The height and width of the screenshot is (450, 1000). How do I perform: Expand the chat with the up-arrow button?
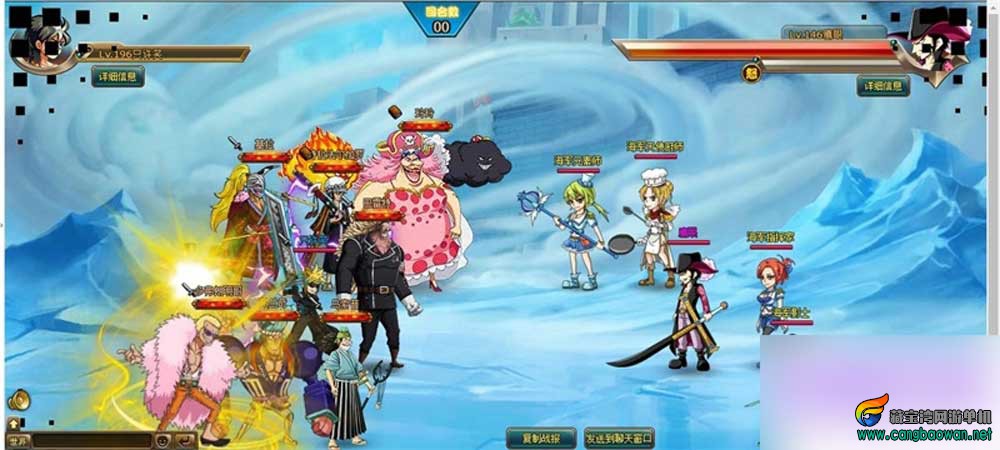coord(14,424)
